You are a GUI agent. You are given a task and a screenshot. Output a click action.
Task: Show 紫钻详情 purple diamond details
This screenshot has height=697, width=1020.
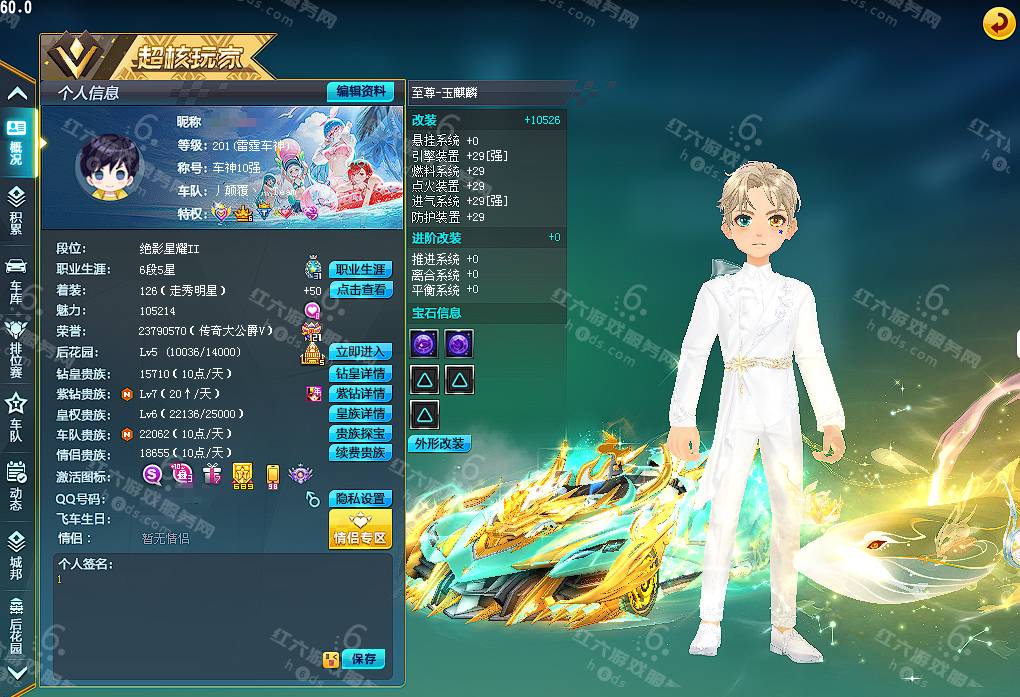pos(360,394)
